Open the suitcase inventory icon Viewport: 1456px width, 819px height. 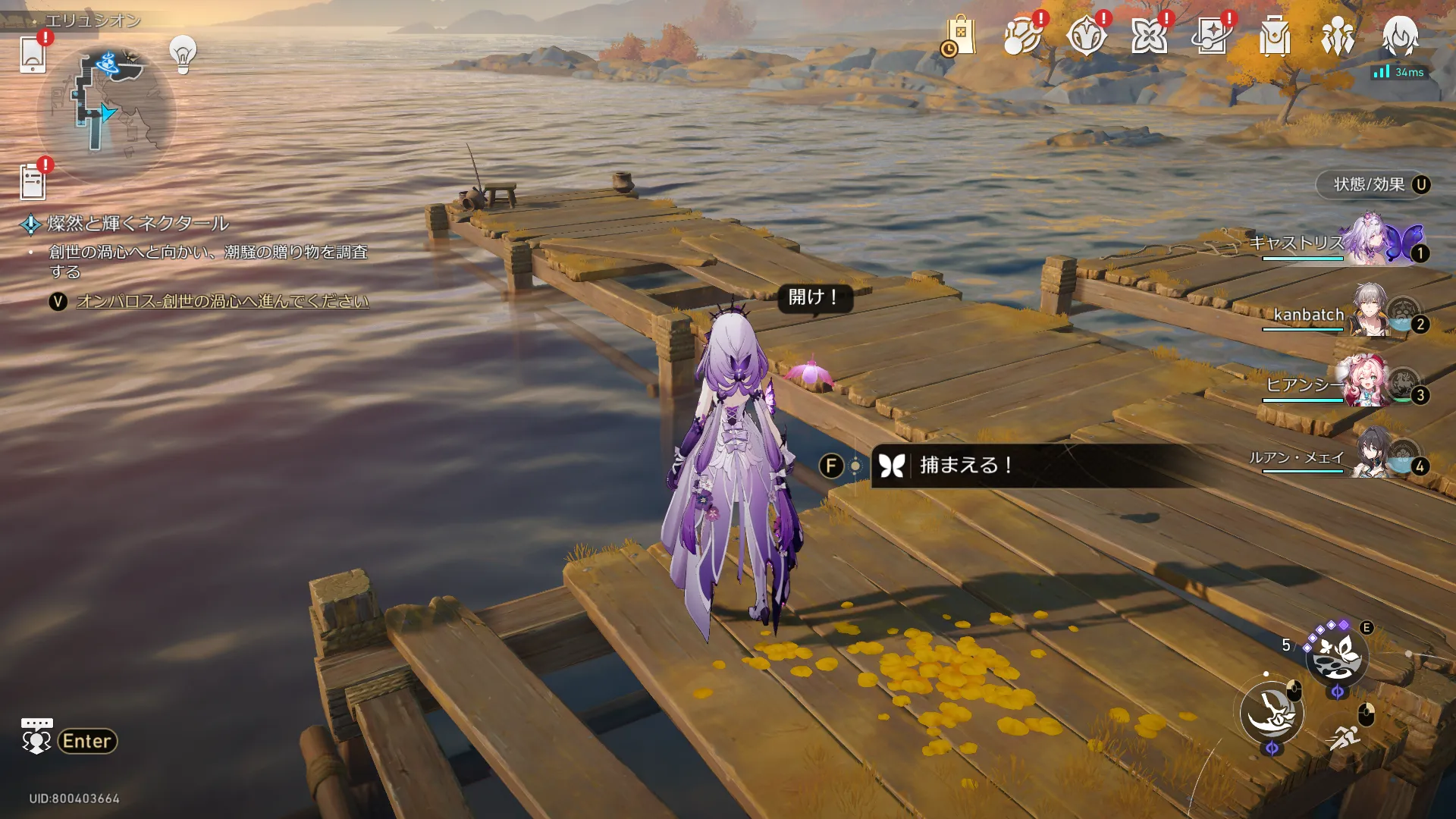1274,36
